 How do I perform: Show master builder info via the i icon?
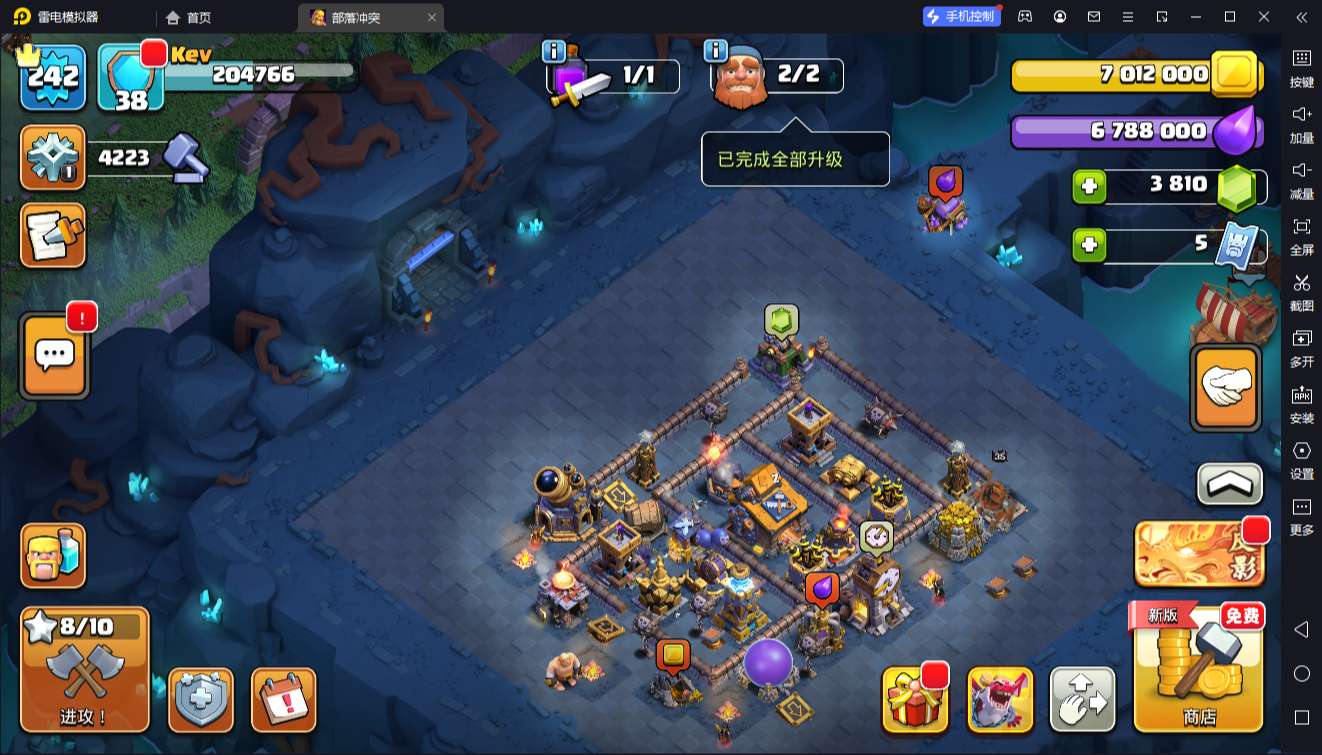click(x=715, y=51)
